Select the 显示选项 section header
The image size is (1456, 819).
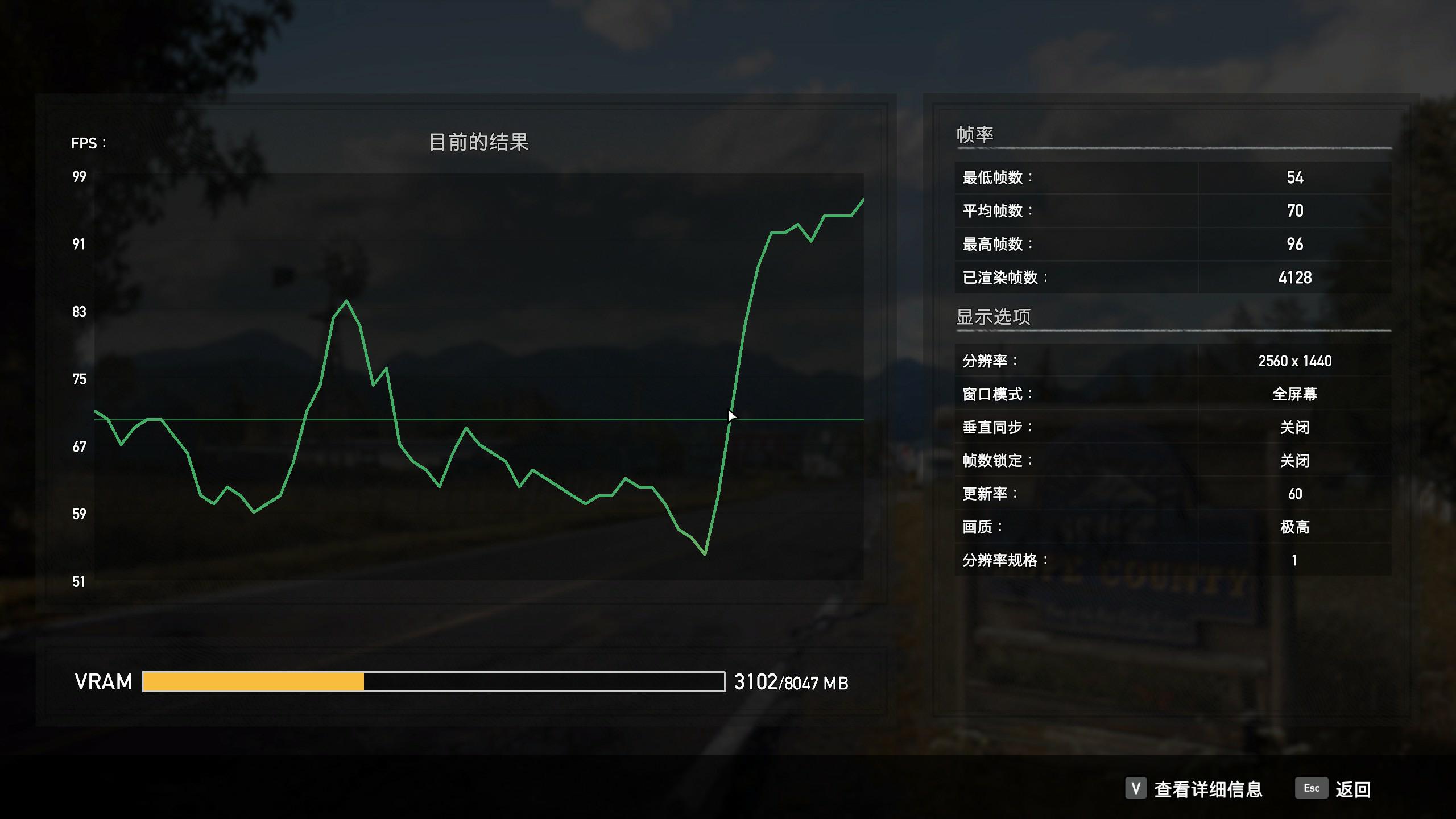coord(994,317)
